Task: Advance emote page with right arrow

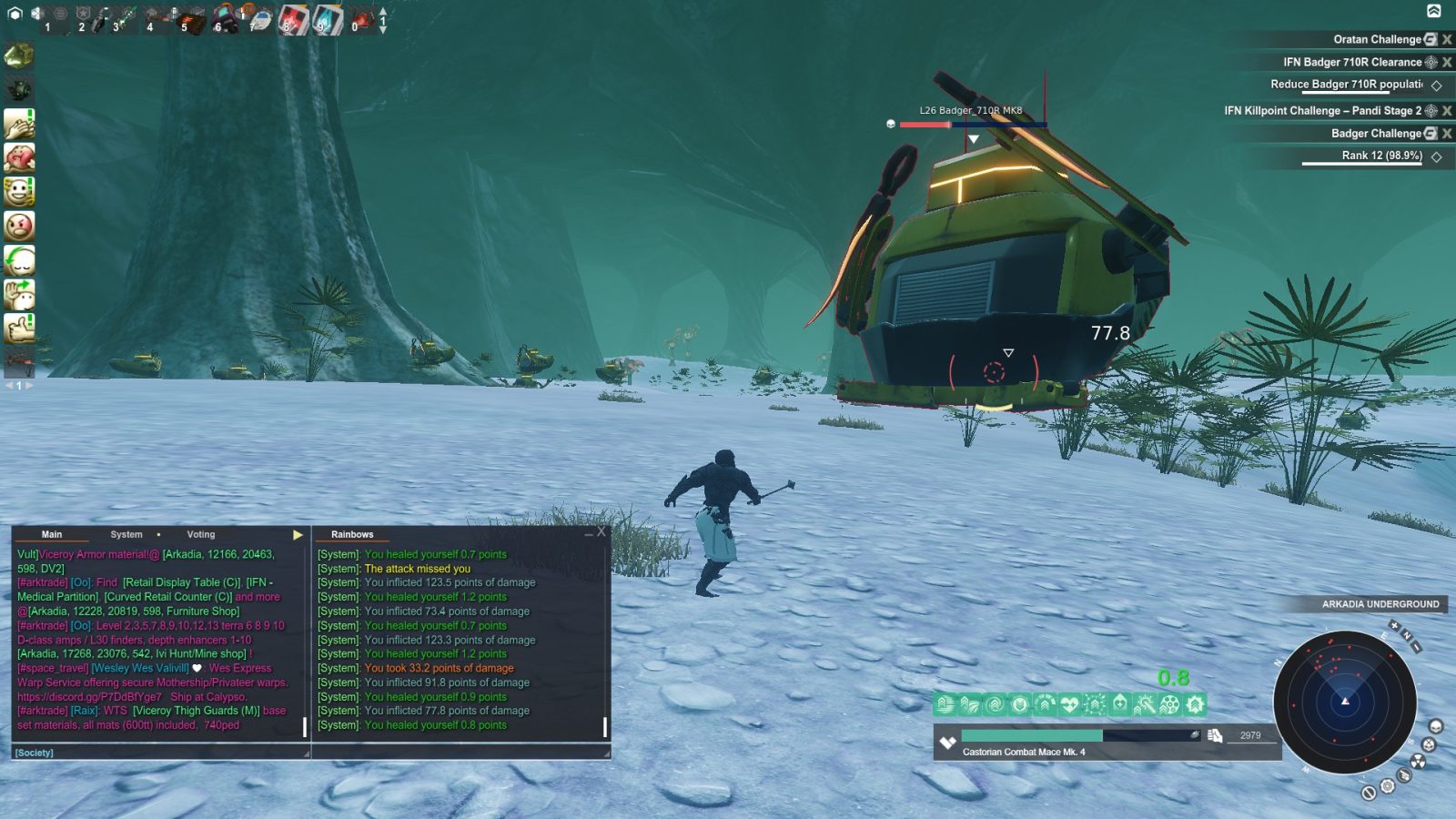Action: [30, 385]
